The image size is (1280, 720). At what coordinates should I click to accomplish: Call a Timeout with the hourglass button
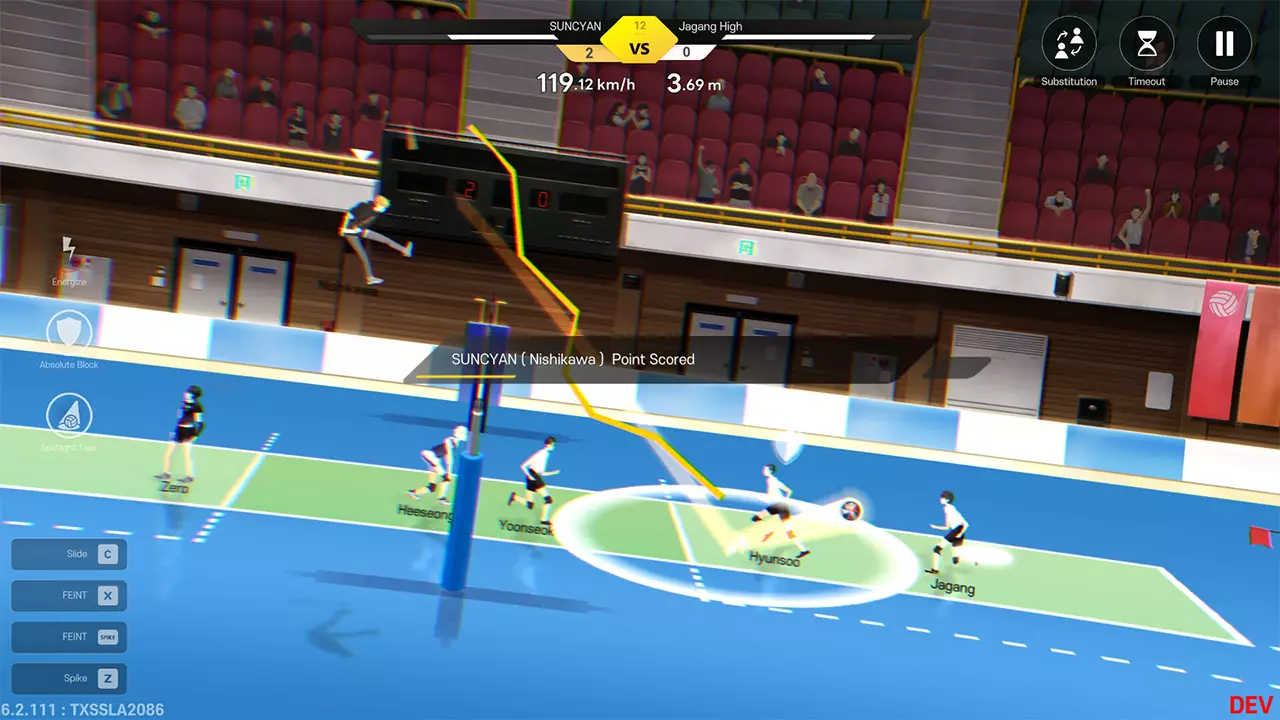(x=1147, y=45)
